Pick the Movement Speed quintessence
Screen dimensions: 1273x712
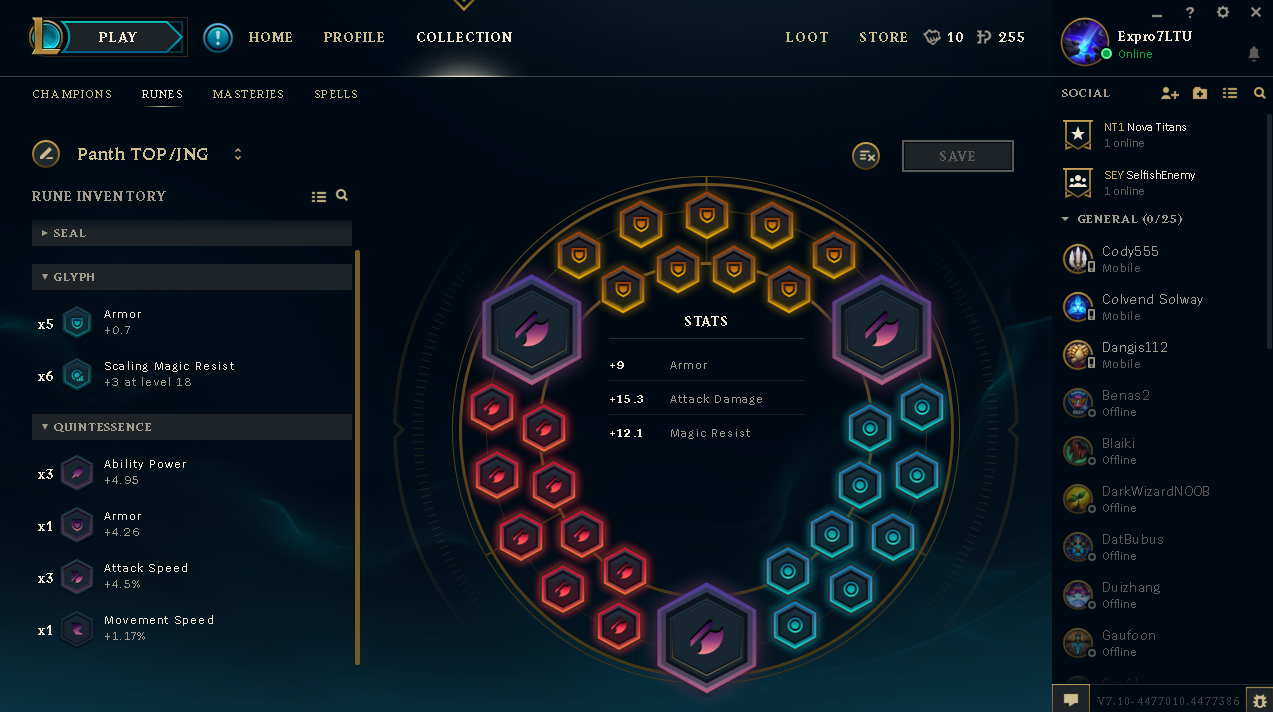(158, 627)
